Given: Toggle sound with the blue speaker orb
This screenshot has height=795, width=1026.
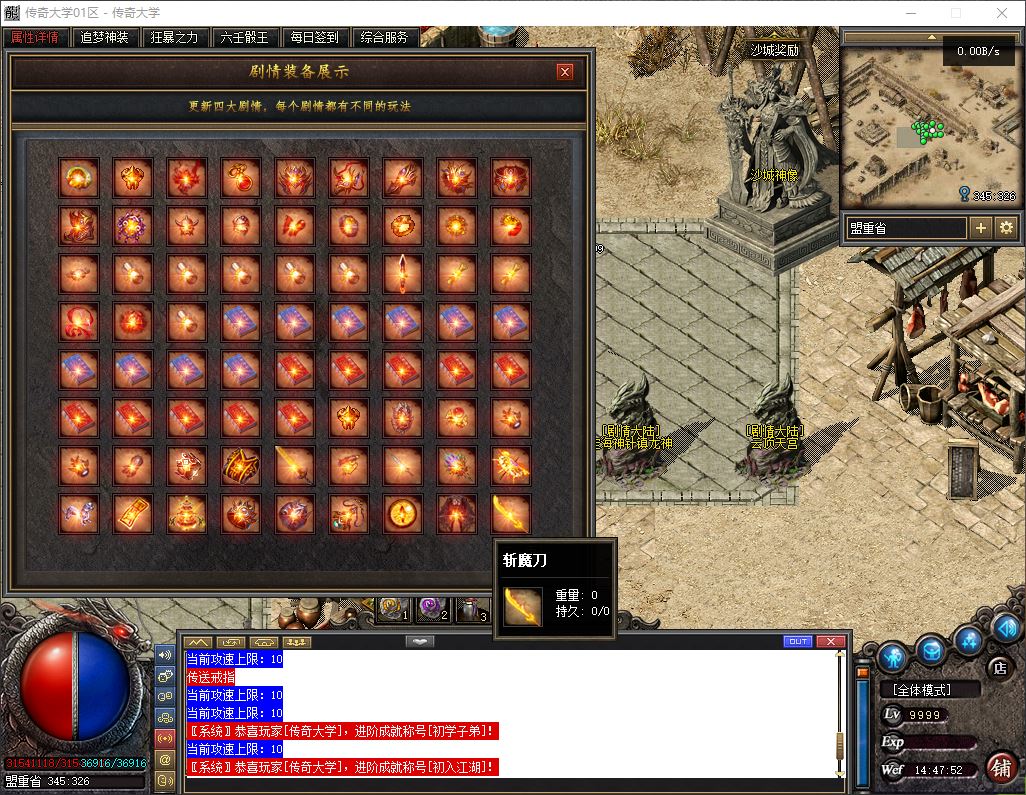Looking at the screenshot, I should click(x=1006, y=628).
